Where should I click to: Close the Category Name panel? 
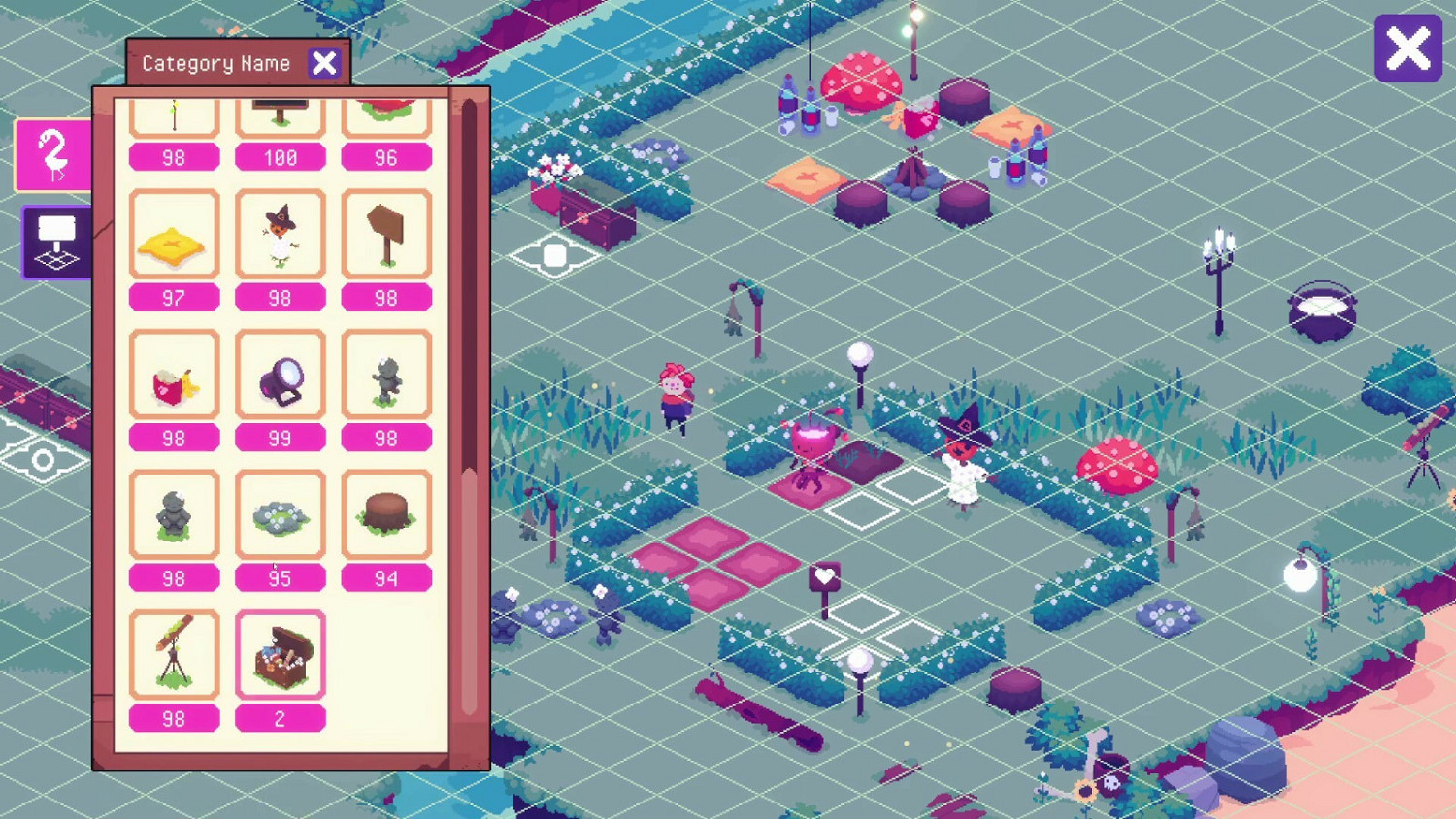(x=324, y=62)
